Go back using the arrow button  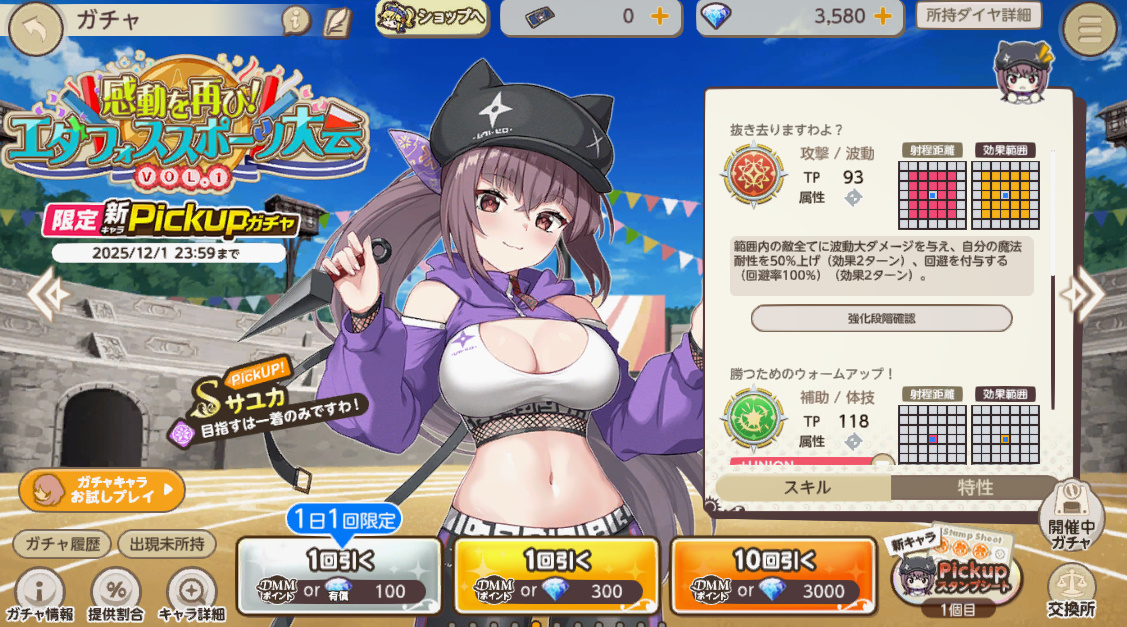35,29
